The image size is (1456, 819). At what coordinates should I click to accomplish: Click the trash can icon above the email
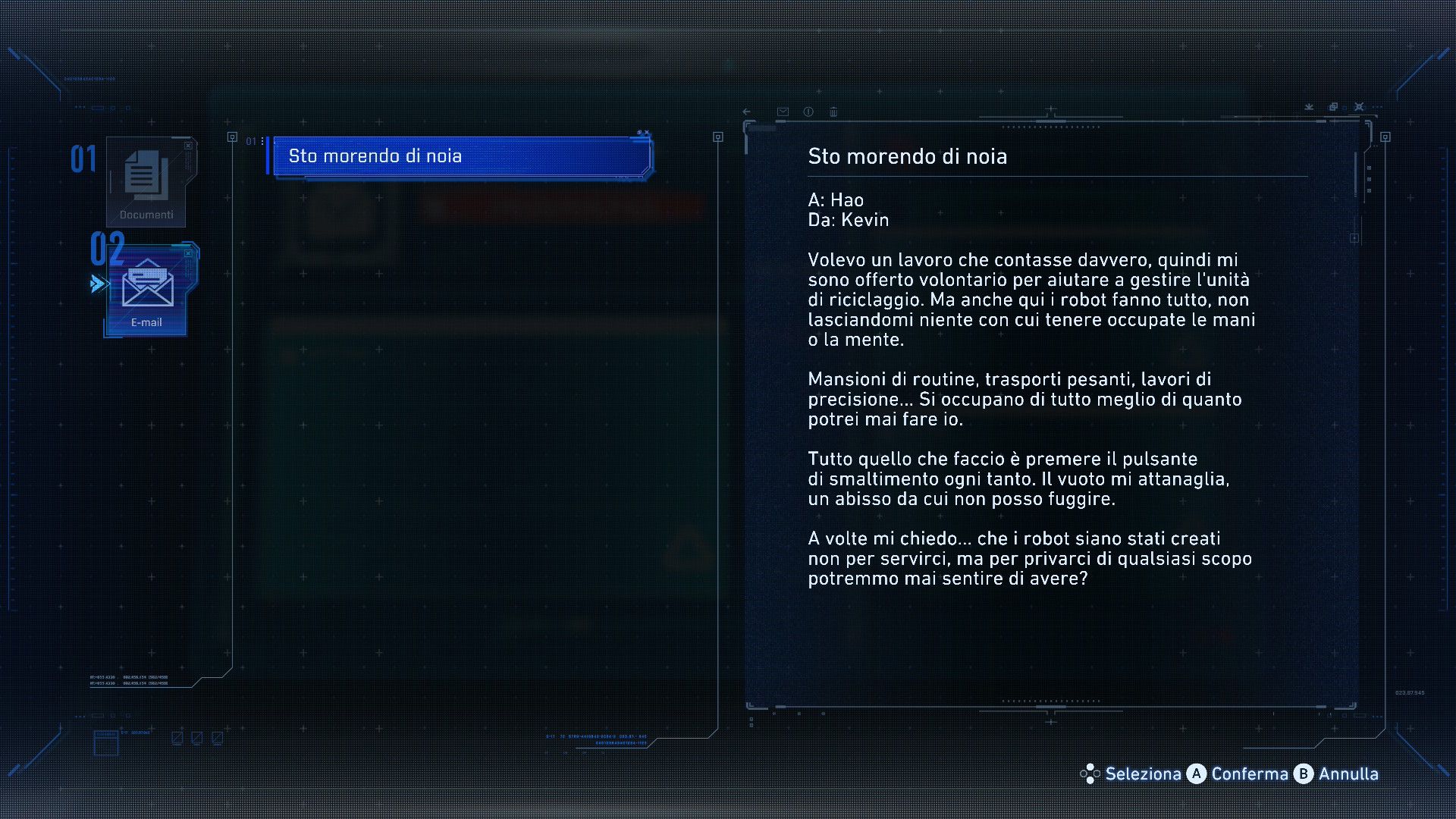[833, 111]
